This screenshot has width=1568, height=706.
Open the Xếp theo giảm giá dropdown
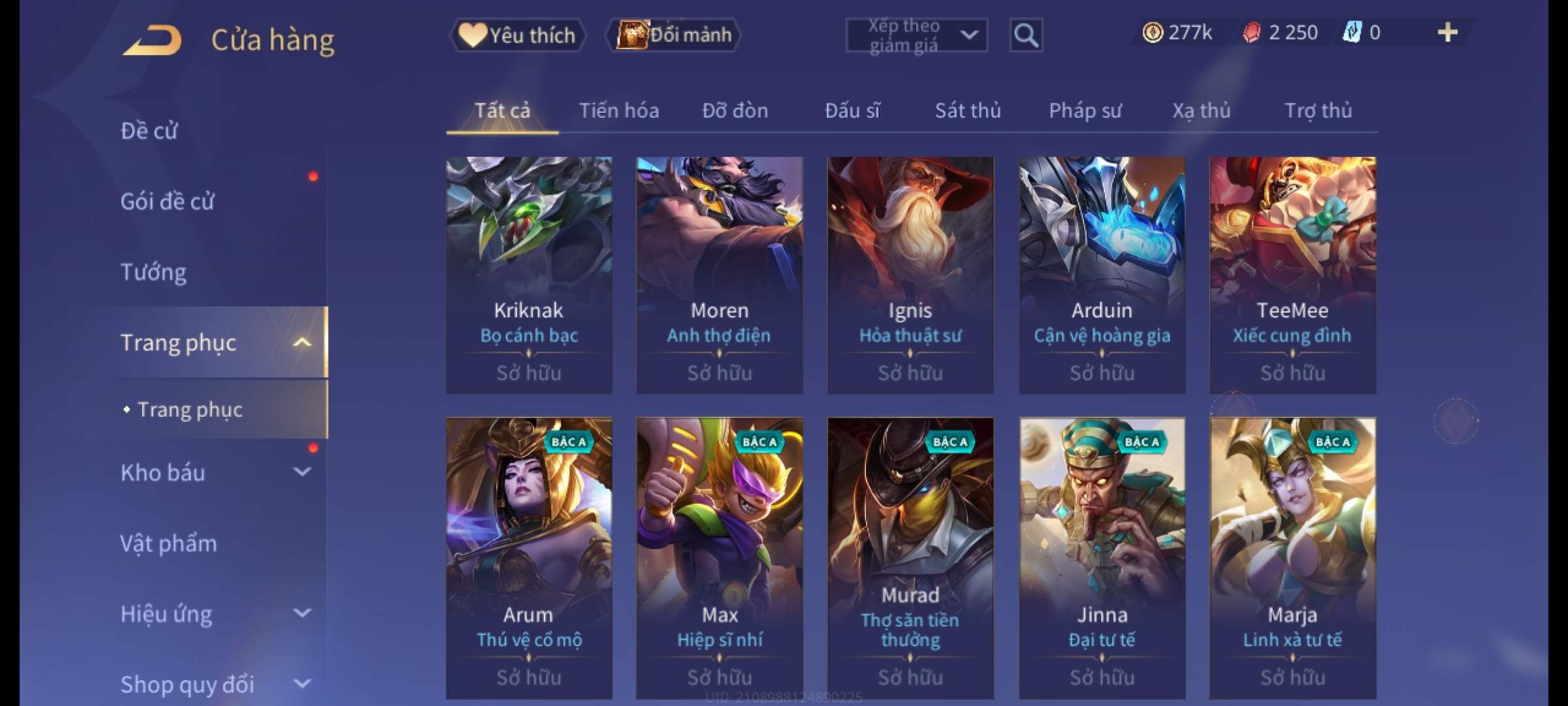pos(916,35)
